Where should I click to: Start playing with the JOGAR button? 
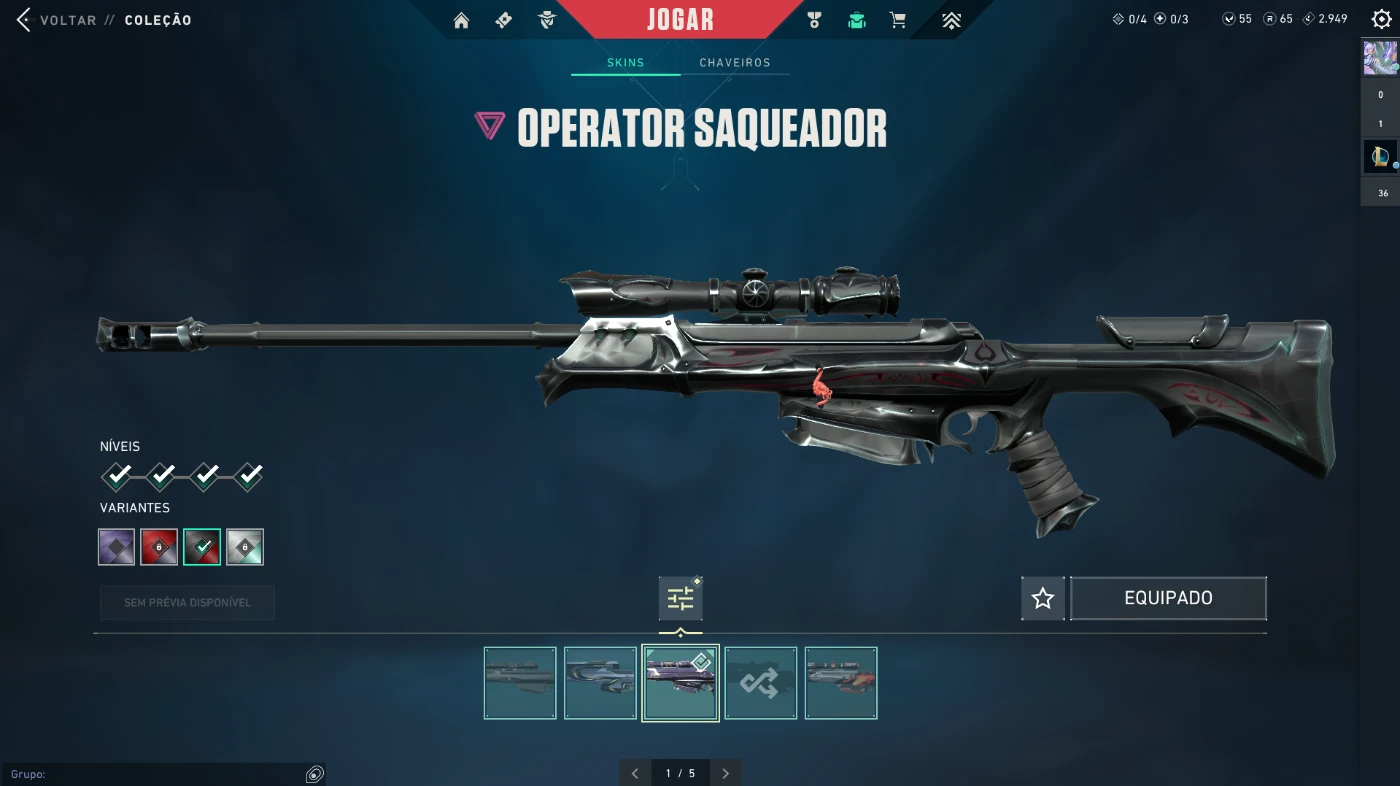[x=680, y=19]
